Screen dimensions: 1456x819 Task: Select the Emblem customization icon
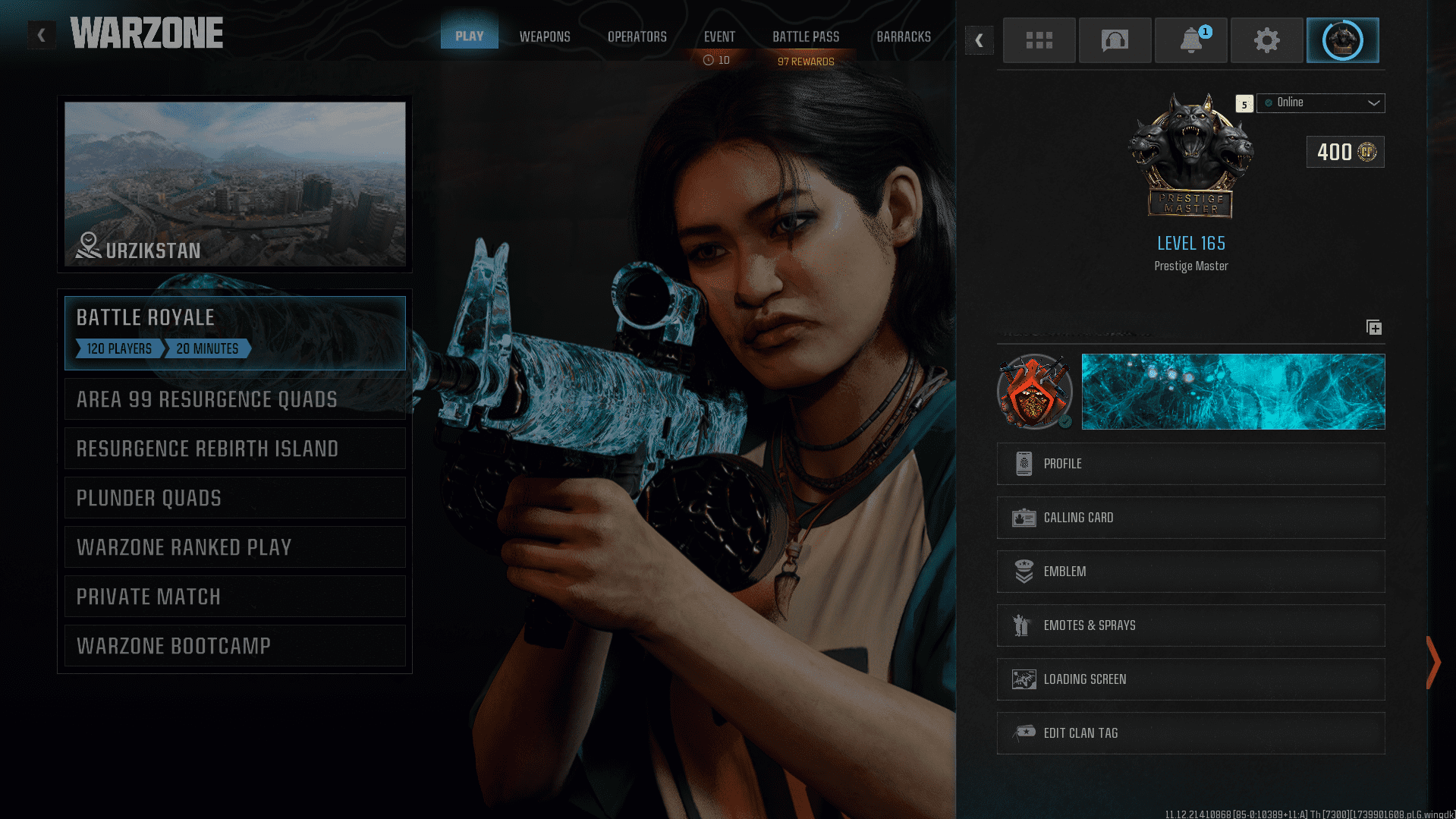click(x=1025, y=572)
